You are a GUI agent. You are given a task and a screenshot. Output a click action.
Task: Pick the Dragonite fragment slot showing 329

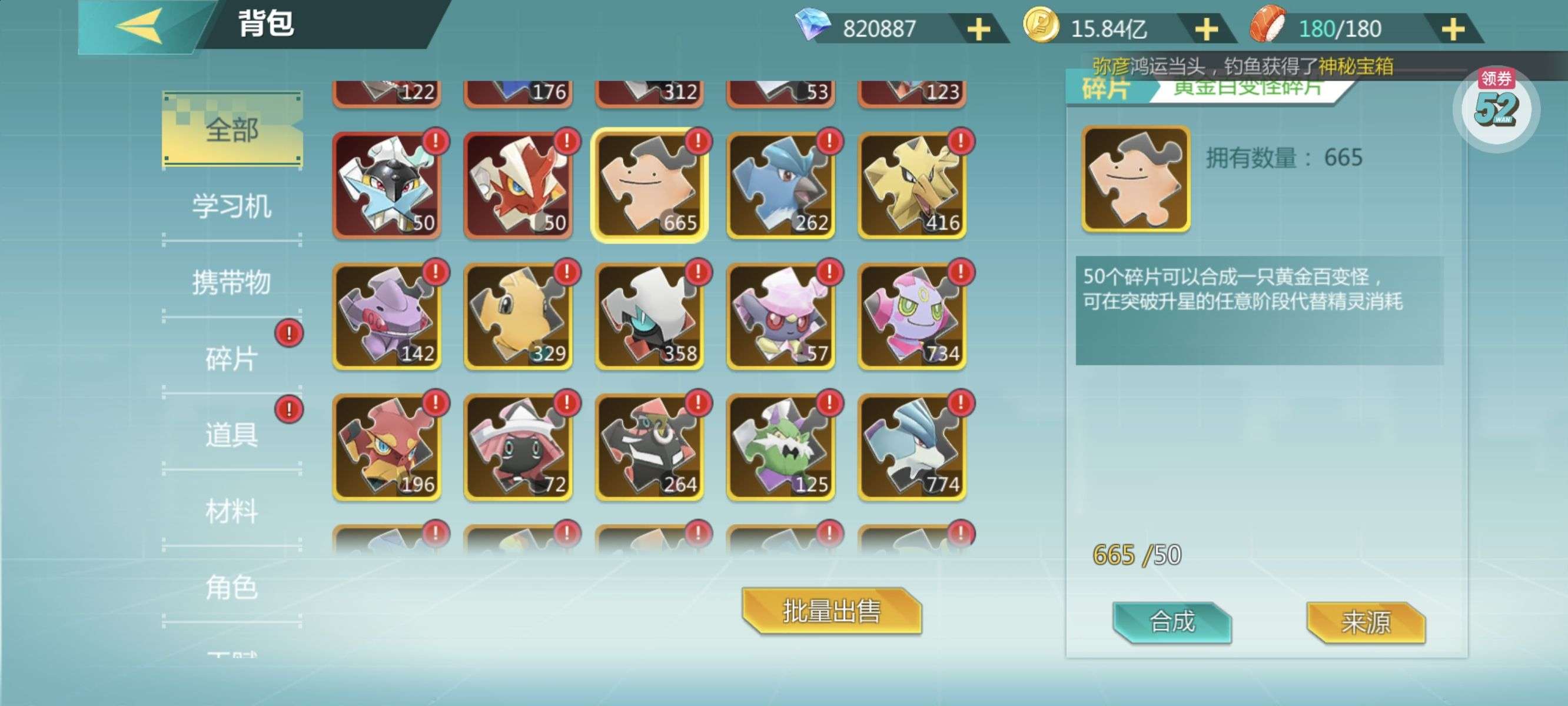point(518,316)
